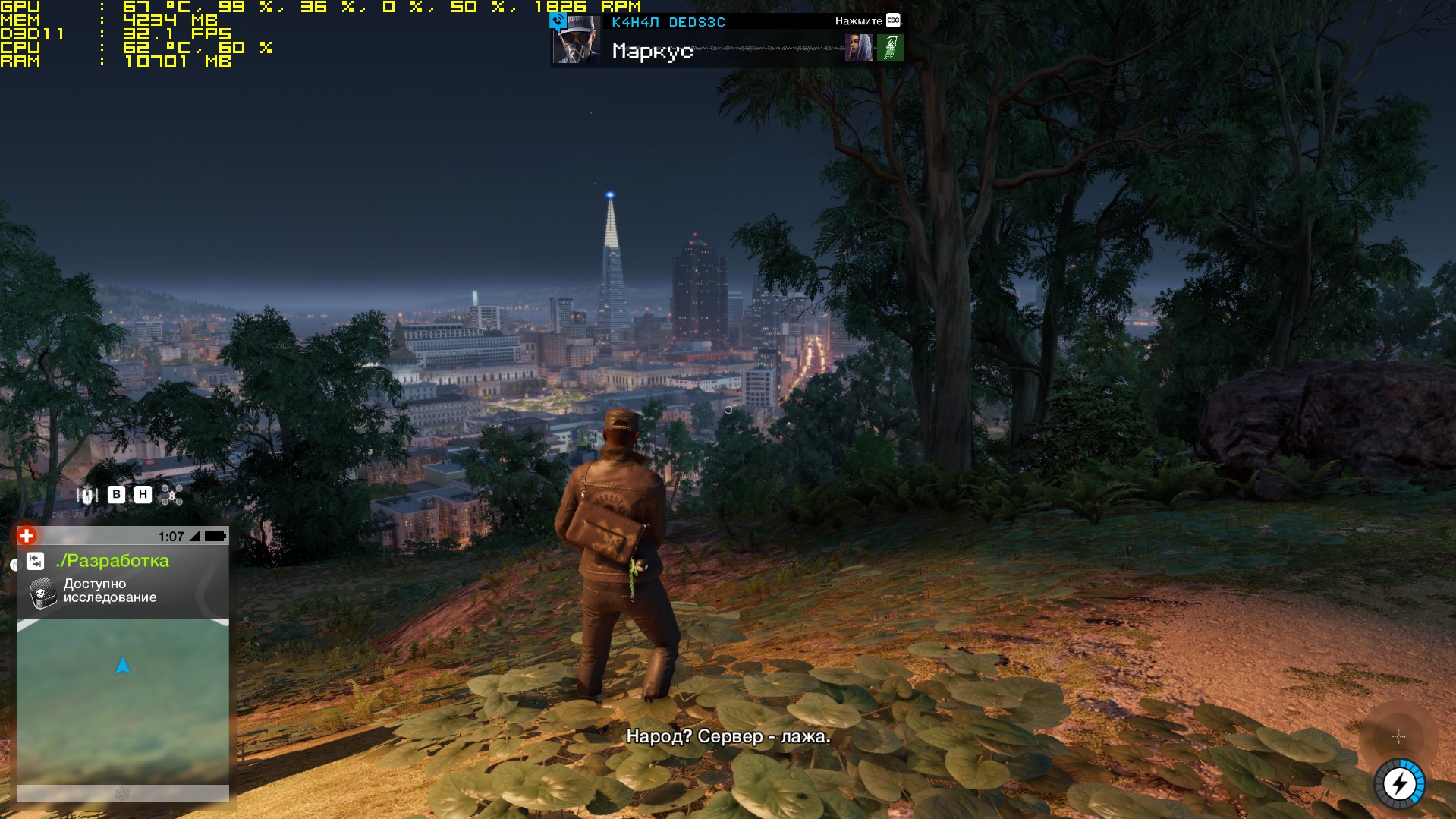Tap the phone's bottom home bar
This screenshot has width=1456, height=819.
pyautogui.click(x=123, y=793)
